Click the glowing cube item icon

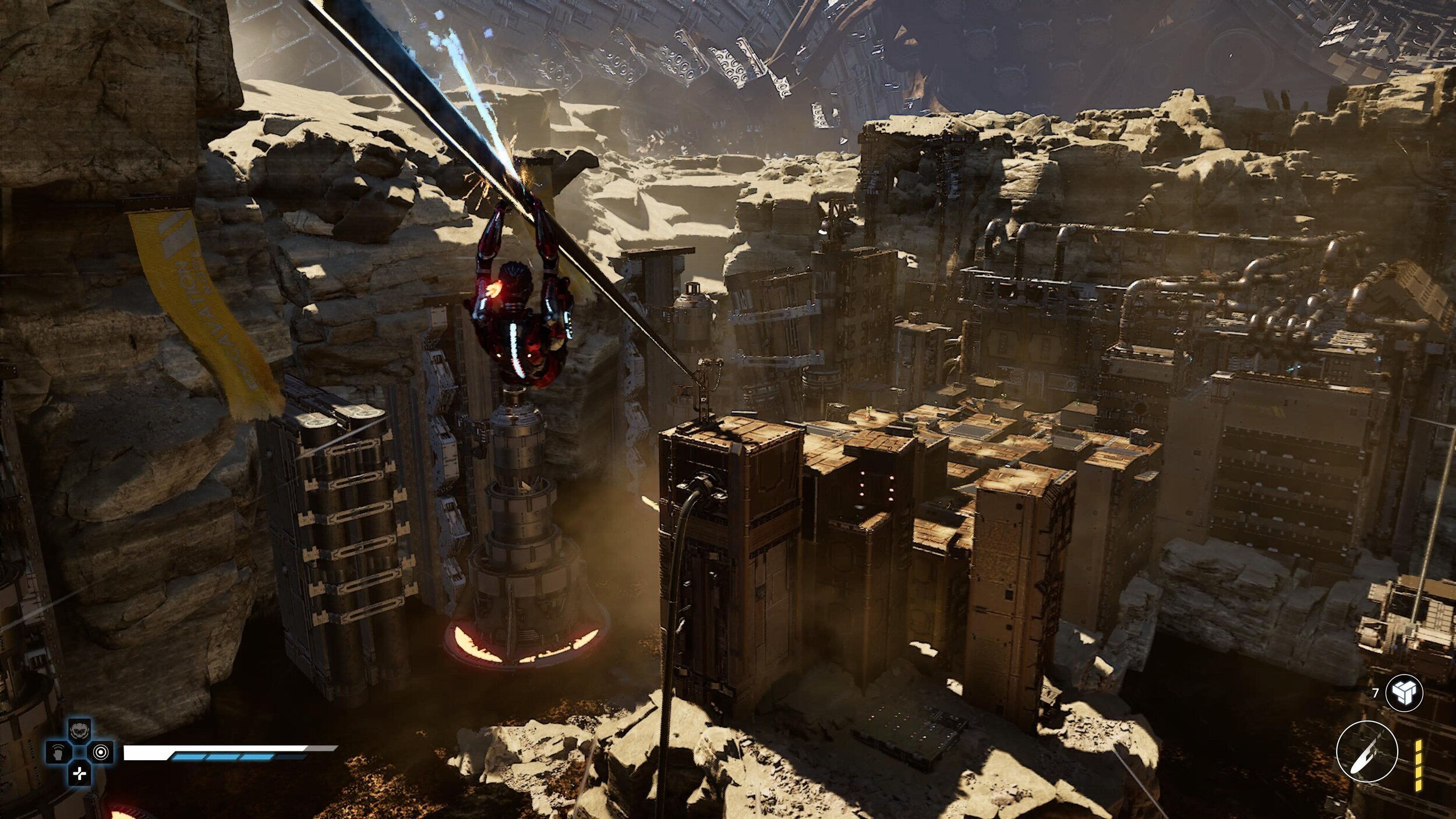coord(1404,693)
